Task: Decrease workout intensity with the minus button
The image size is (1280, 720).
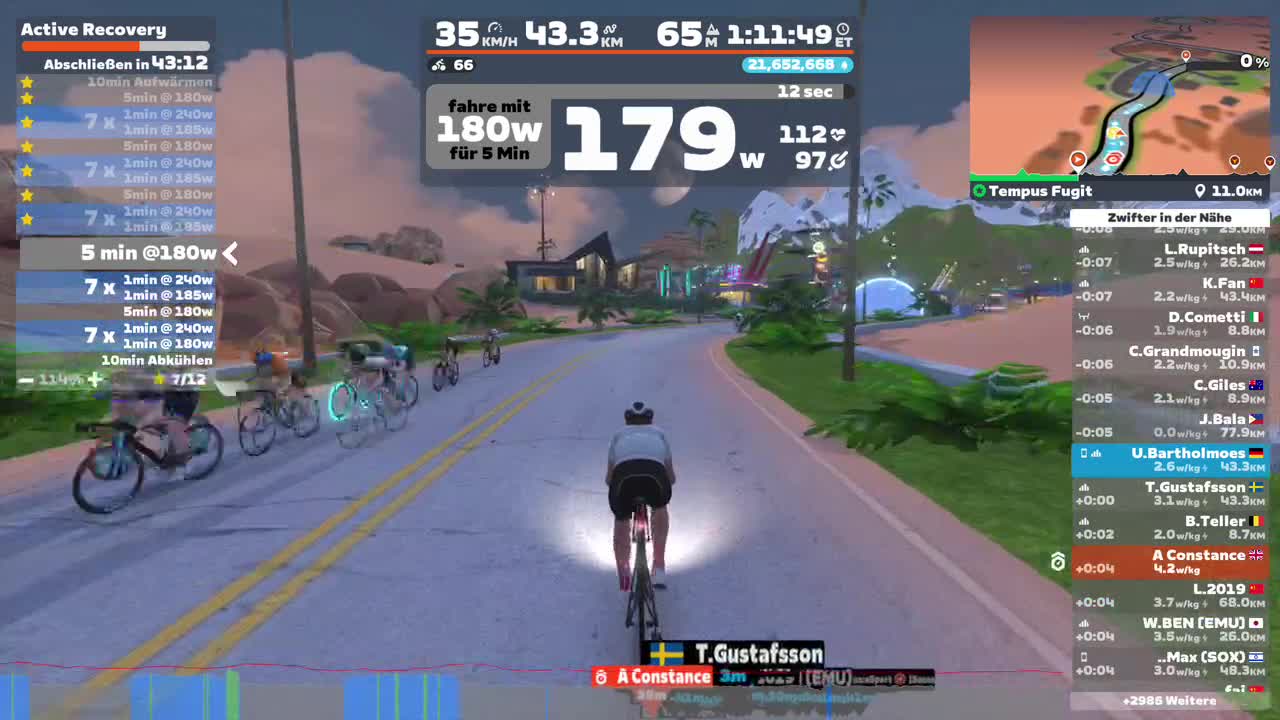Action: [25, 380]
